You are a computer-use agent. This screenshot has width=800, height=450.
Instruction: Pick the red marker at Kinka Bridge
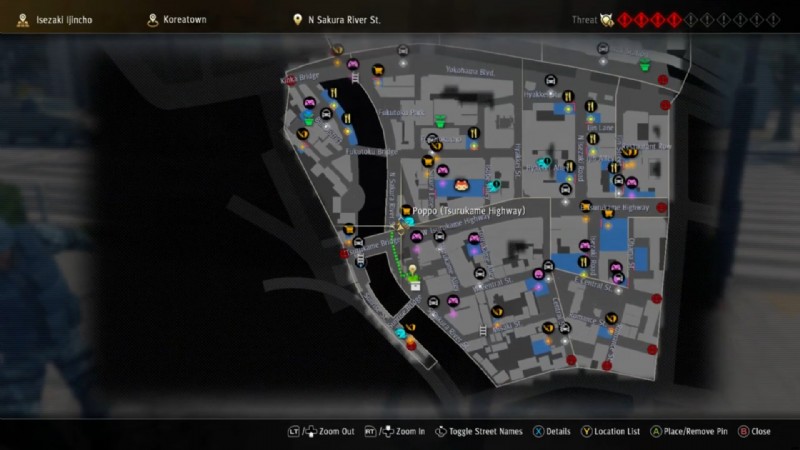click(x=291, y=82)
